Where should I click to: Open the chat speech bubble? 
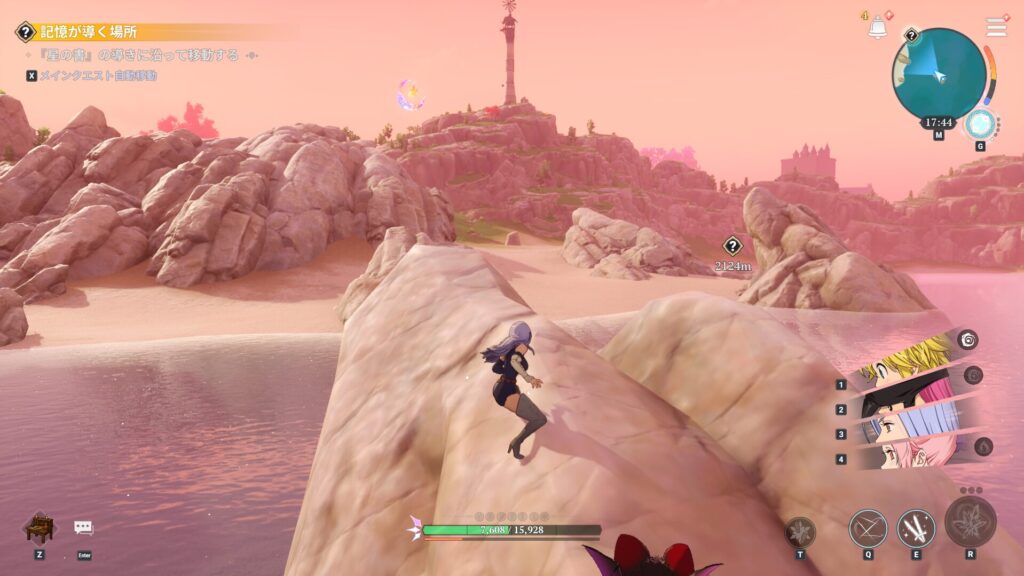(83, 527)
